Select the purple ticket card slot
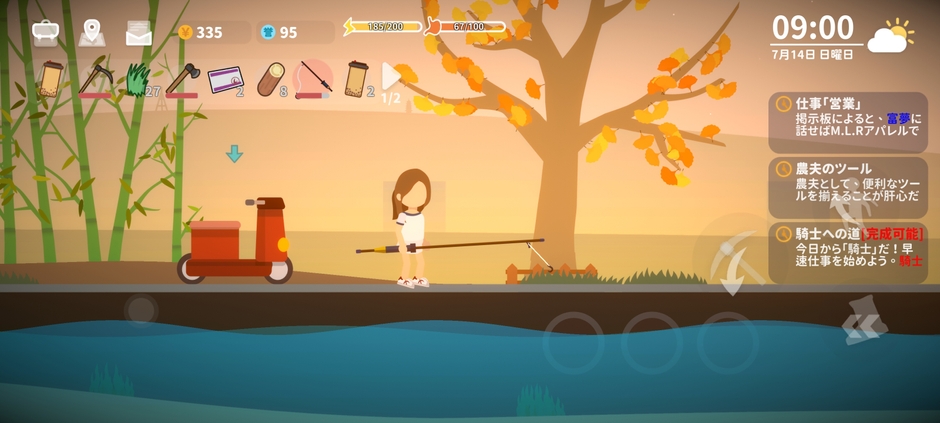Image resolution: width=940 pixels, height=423 pixels. [225, 79]
